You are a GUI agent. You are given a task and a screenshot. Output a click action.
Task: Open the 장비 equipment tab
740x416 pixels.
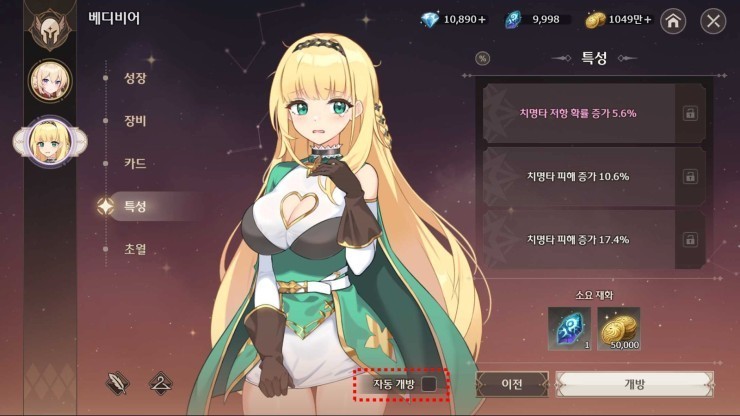pyautogui.click(x=135, y=121)
